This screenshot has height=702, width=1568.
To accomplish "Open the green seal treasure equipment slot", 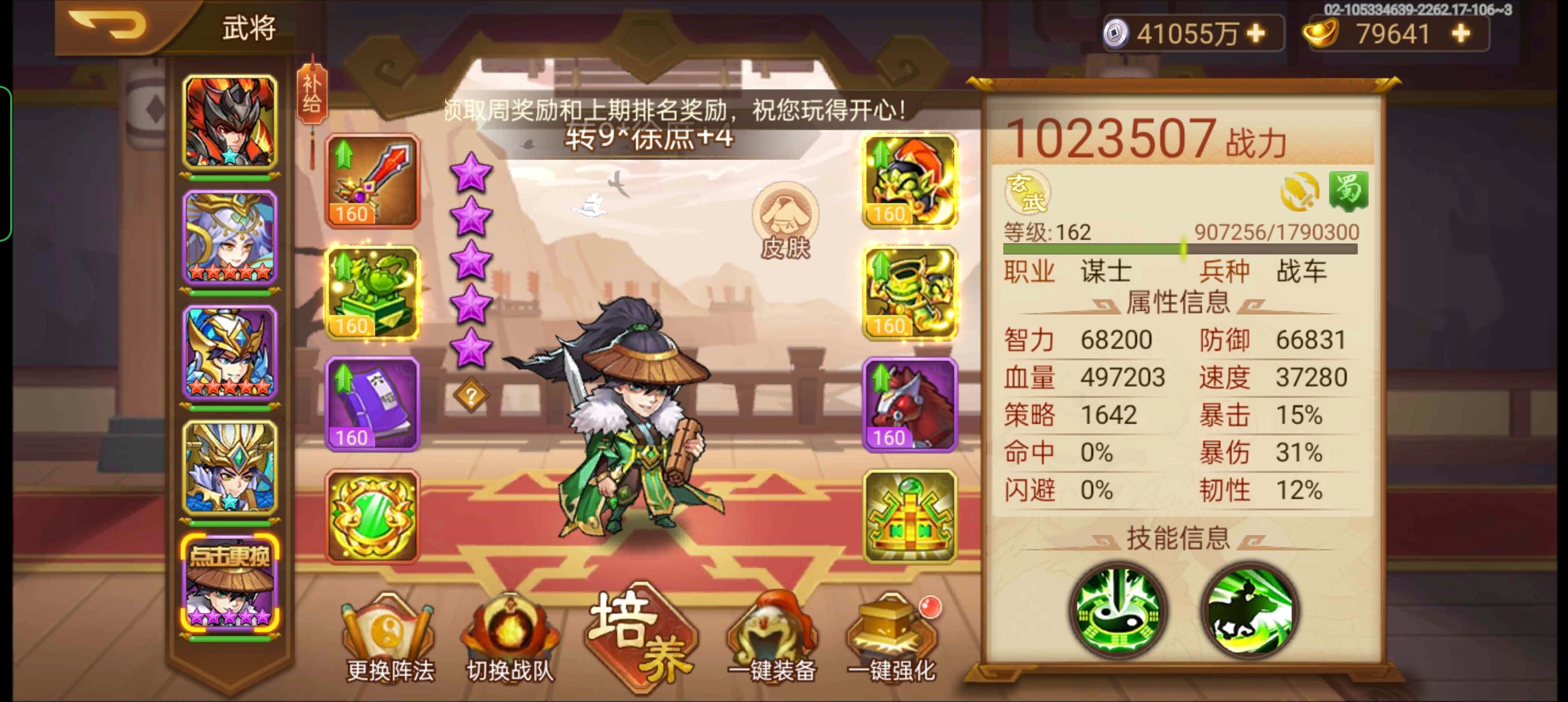I will click(x=372, y=291).
